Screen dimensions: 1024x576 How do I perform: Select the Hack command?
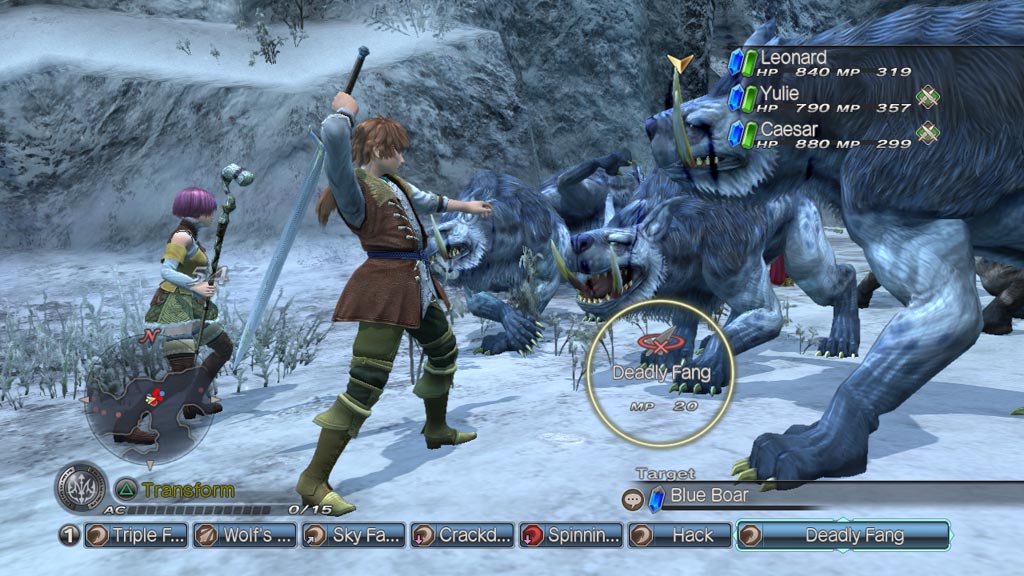pyautogui.click(x=679, y=535)
